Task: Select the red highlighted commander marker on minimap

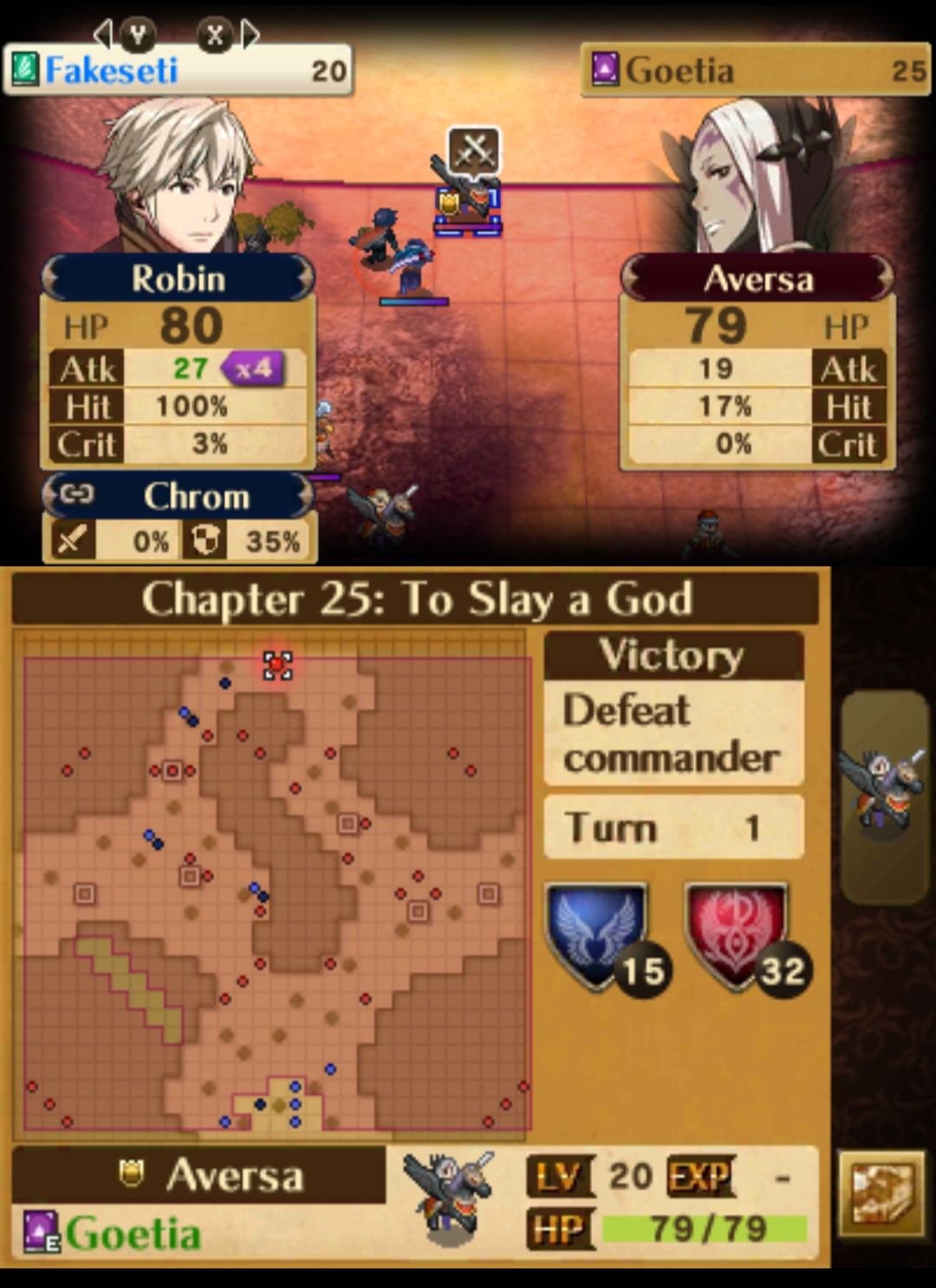Action: pyautogui.click(x=277, y=665)
